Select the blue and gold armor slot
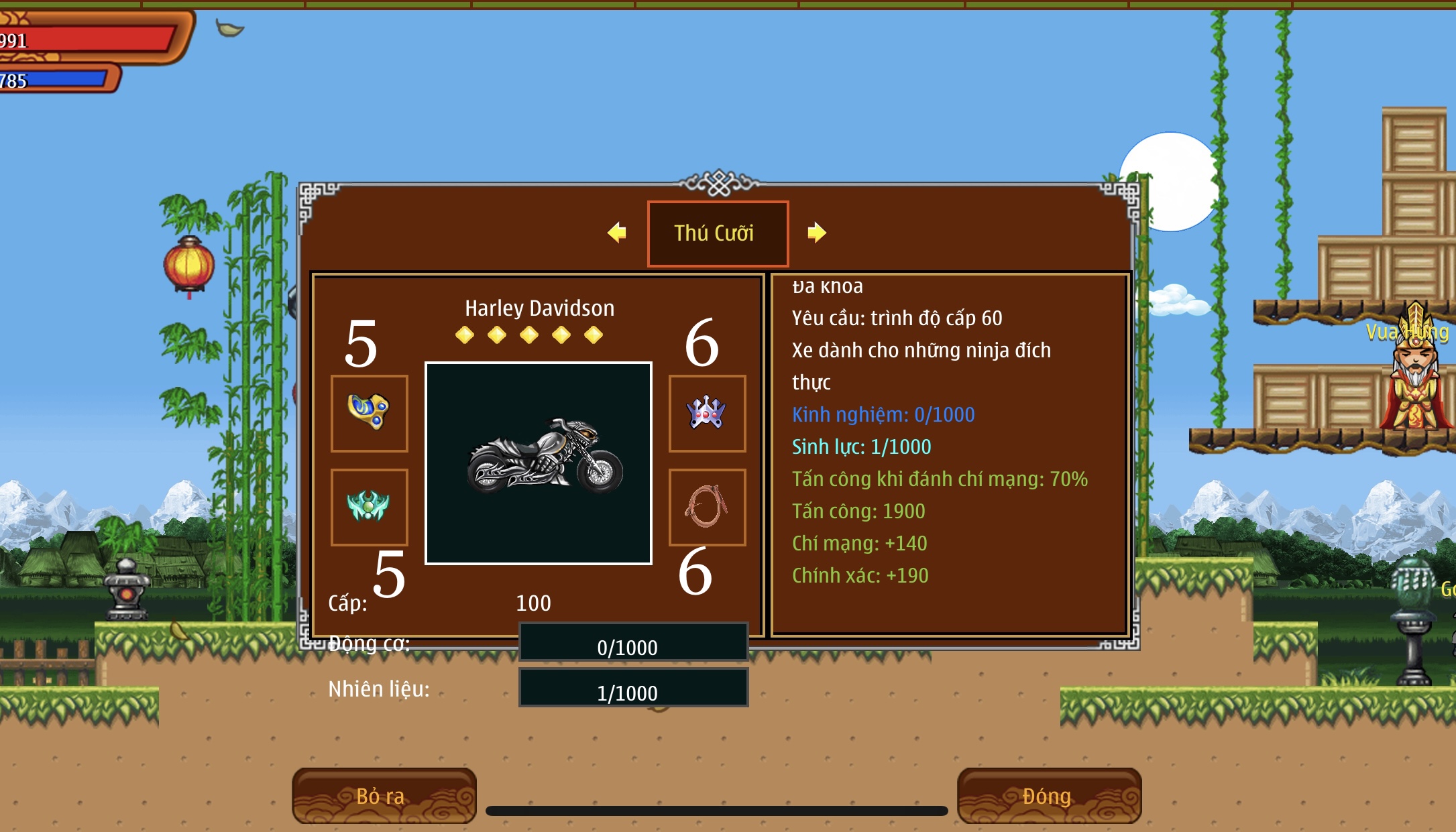The width and height of the screenshot is (1456, 832). point(369,413)
